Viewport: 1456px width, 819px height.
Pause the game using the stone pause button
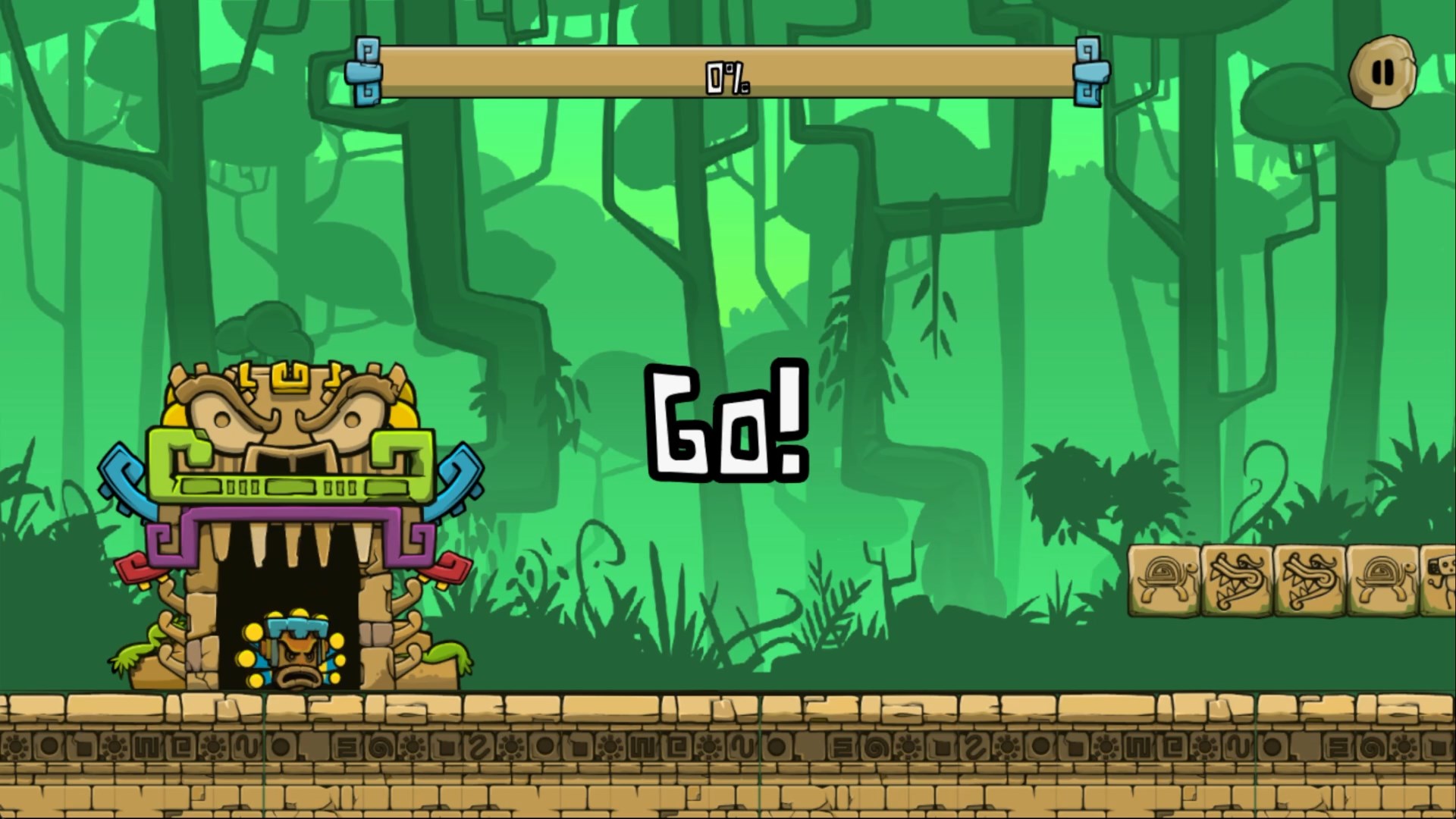1382,71
